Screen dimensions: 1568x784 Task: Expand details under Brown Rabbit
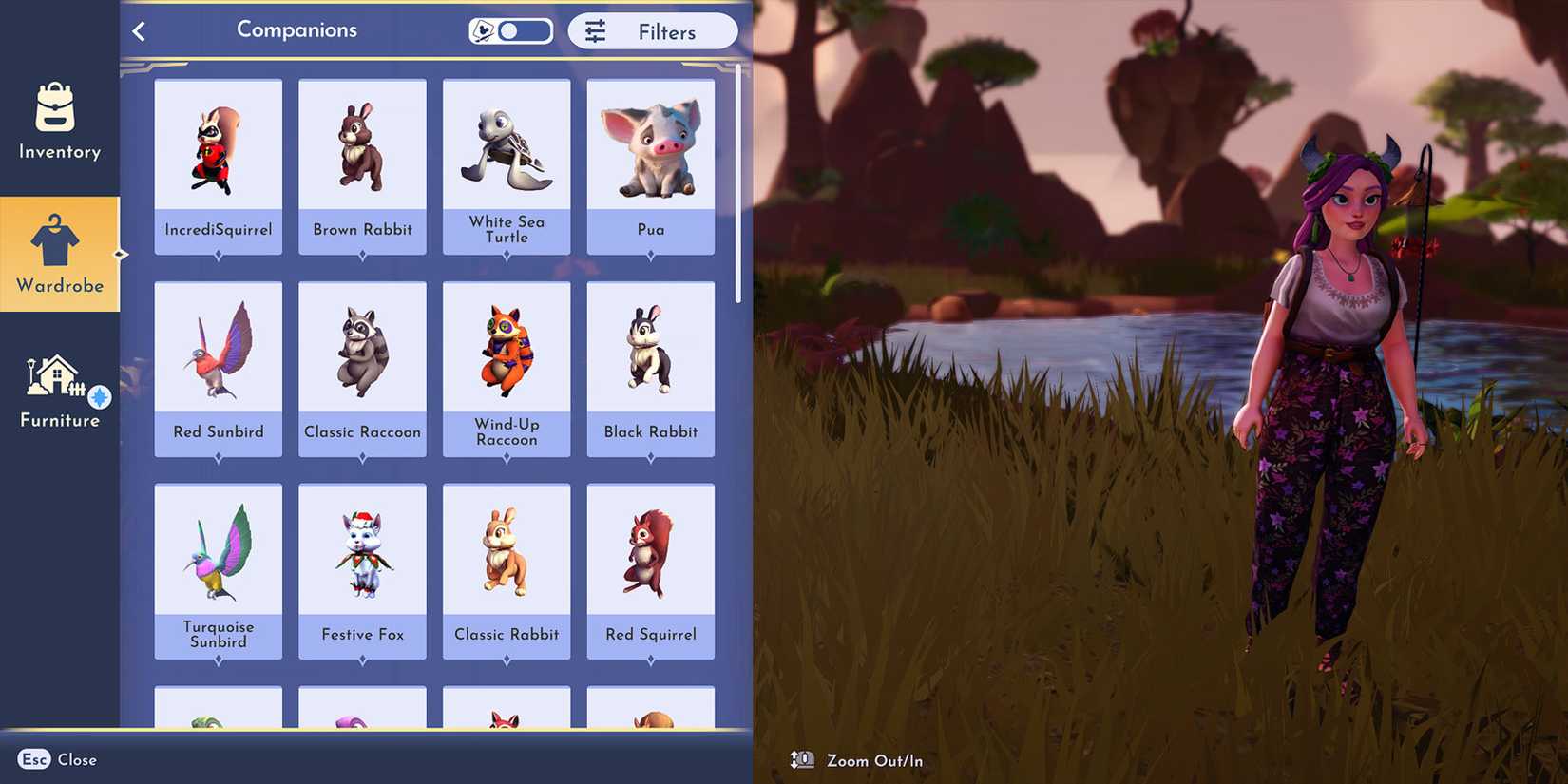click(362, 254)
